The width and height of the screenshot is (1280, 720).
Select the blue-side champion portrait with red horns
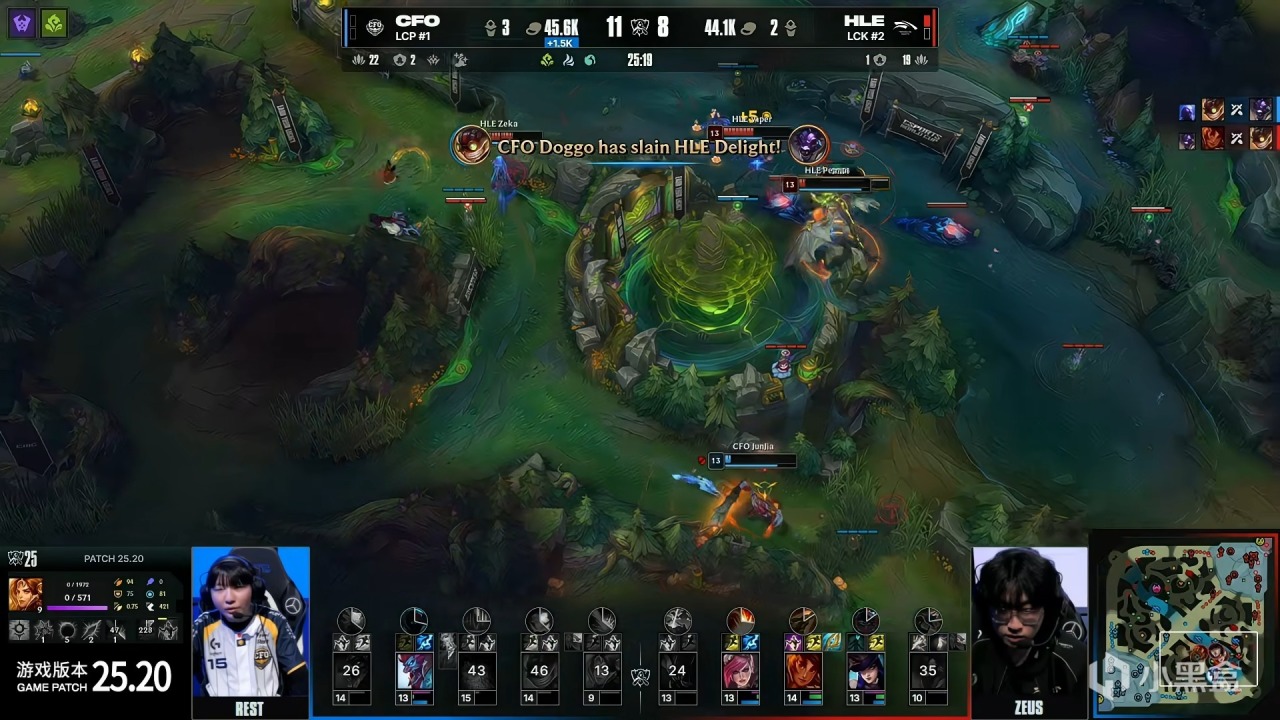[x=414, y=670]
